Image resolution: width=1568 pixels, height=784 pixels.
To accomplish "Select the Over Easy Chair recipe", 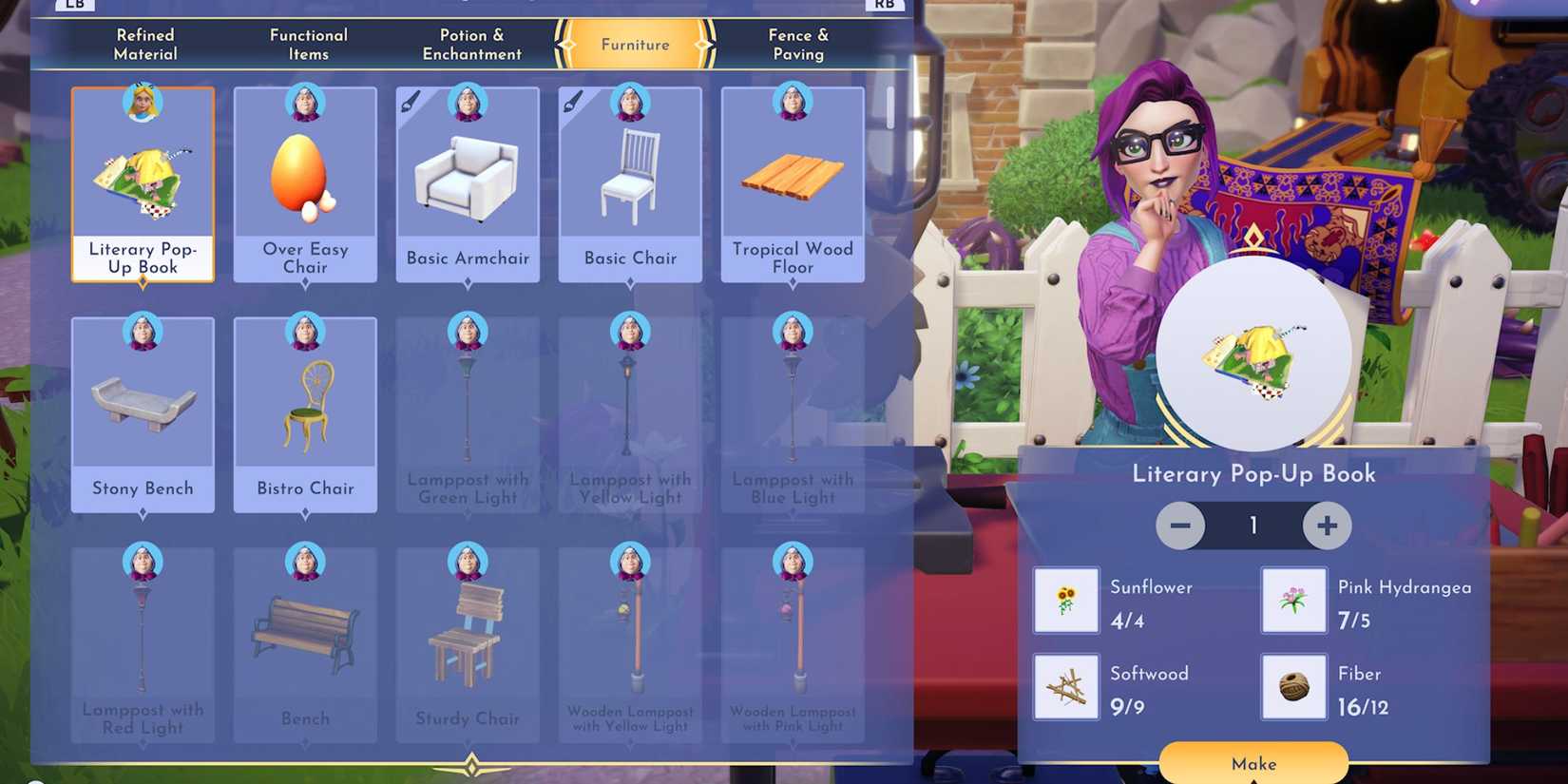I will coord(305,181).
